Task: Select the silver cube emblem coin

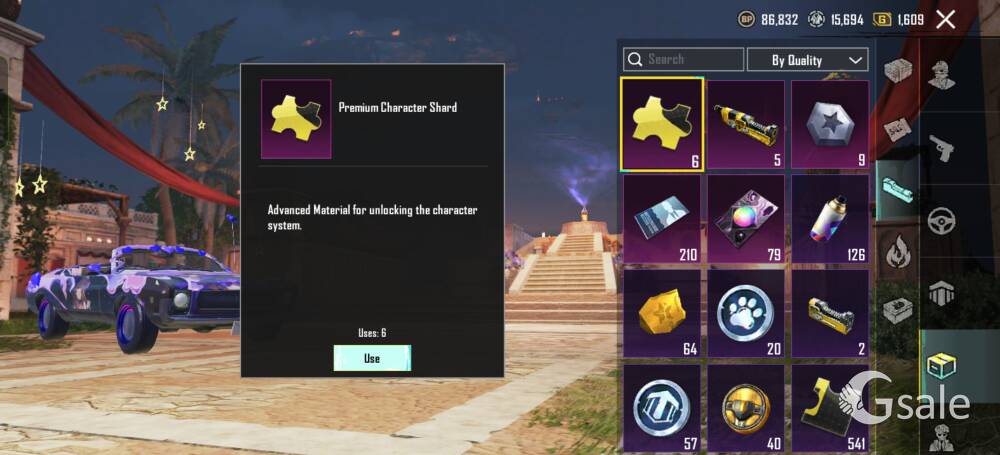Action: click(x=662, y=406)
